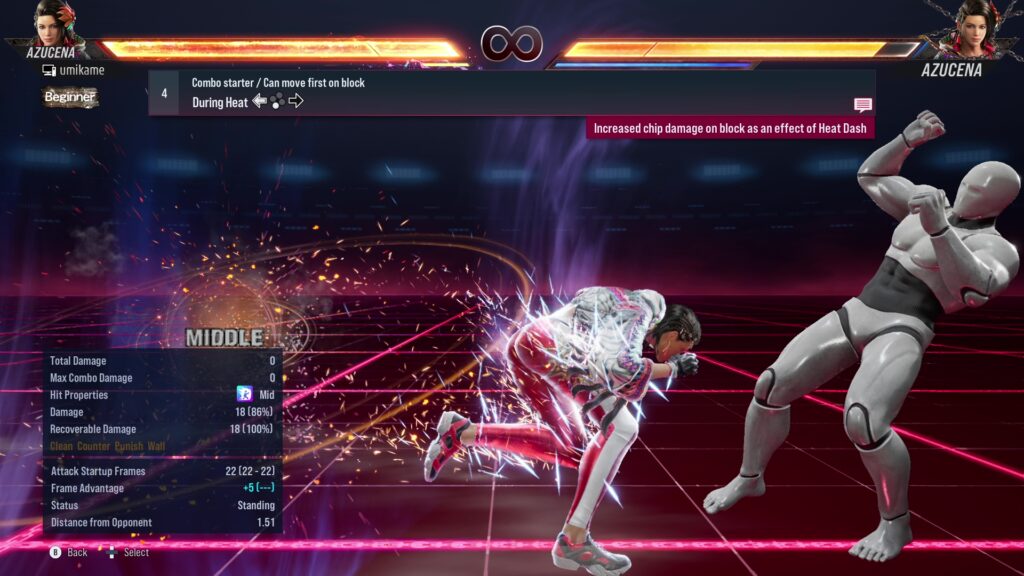Select the left Azucena player portrait

pyautogui.click(x=56, y=24)
